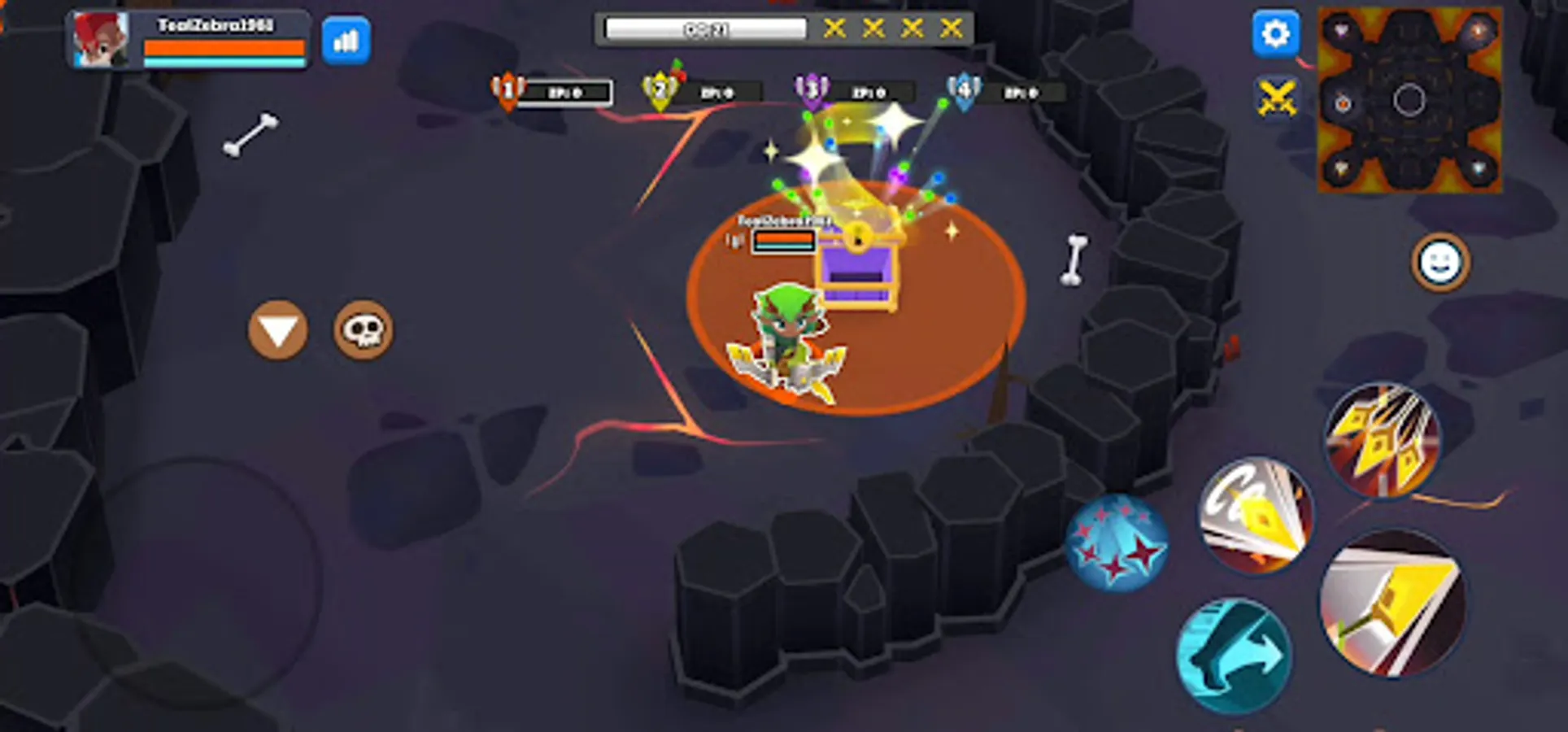The image size is (1568, 732).
Task: Select the yellow rank 2 team badge
Action: click(x=659, y=91)
